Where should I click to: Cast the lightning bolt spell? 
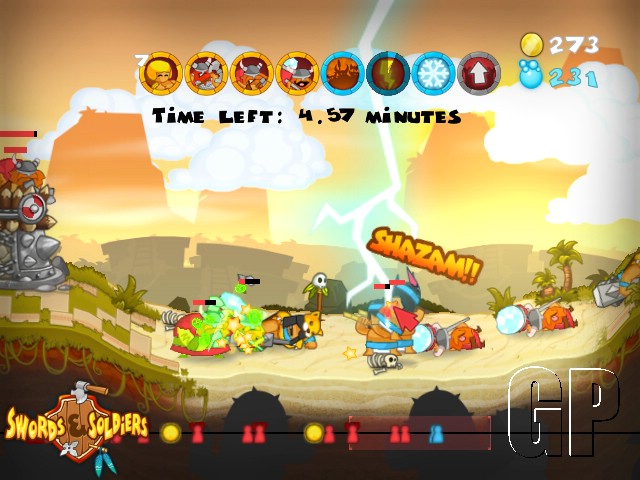click(x=387, y=73)
